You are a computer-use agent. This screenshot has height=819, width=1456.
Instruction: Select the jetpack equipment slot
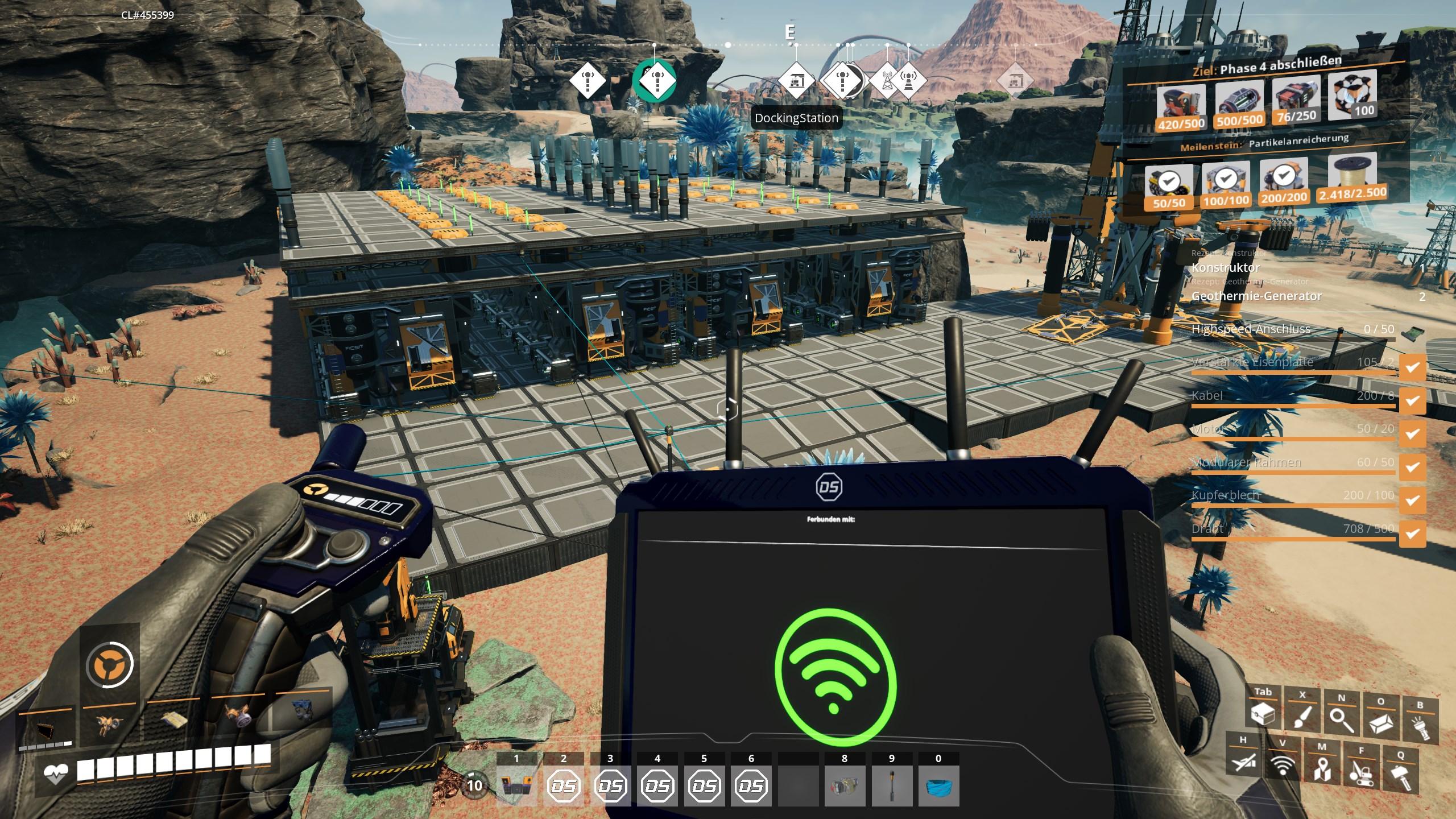(109, 725)
